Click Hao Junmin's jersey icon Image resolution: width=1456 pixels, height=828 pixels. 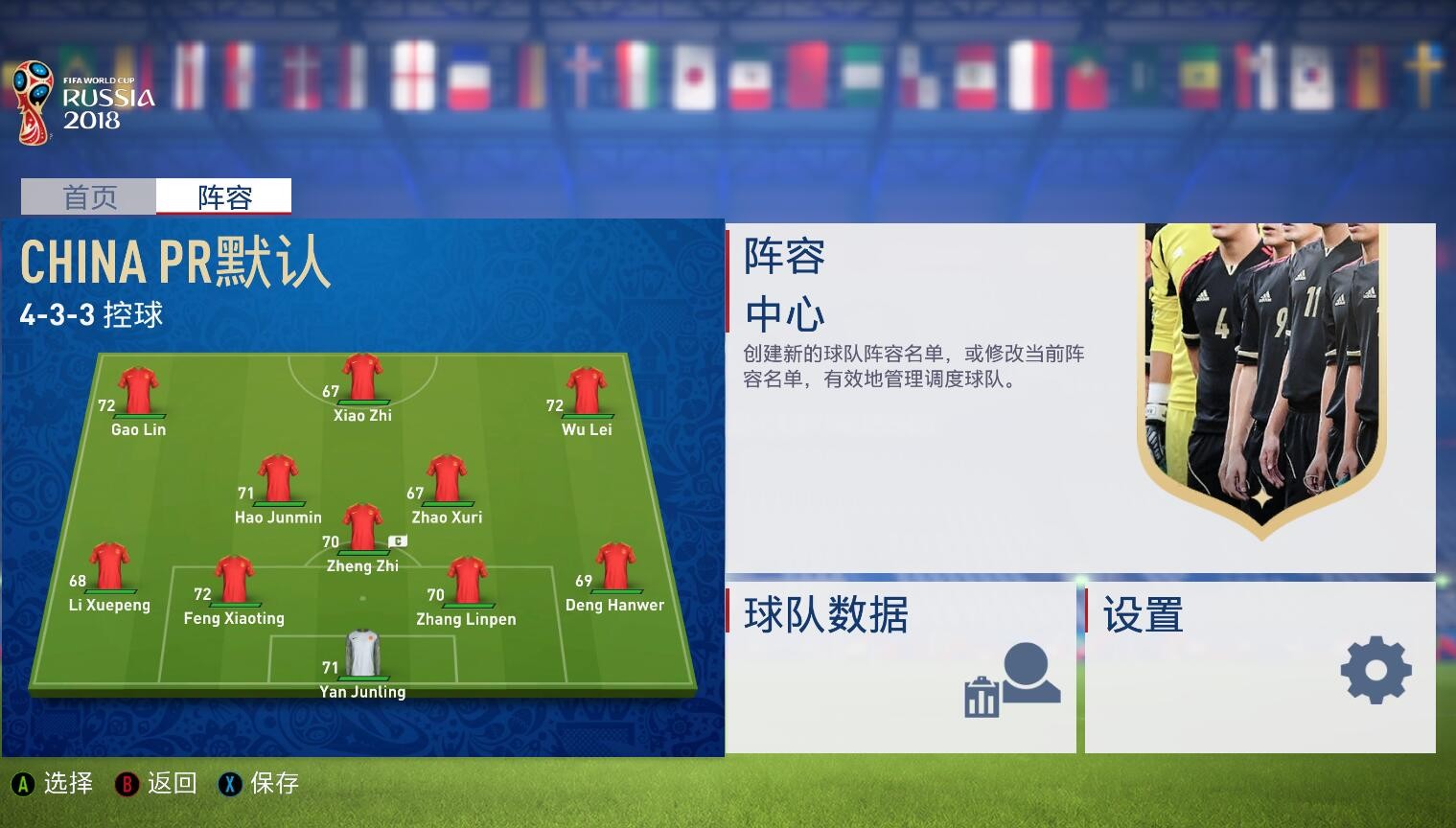(276, 477)
